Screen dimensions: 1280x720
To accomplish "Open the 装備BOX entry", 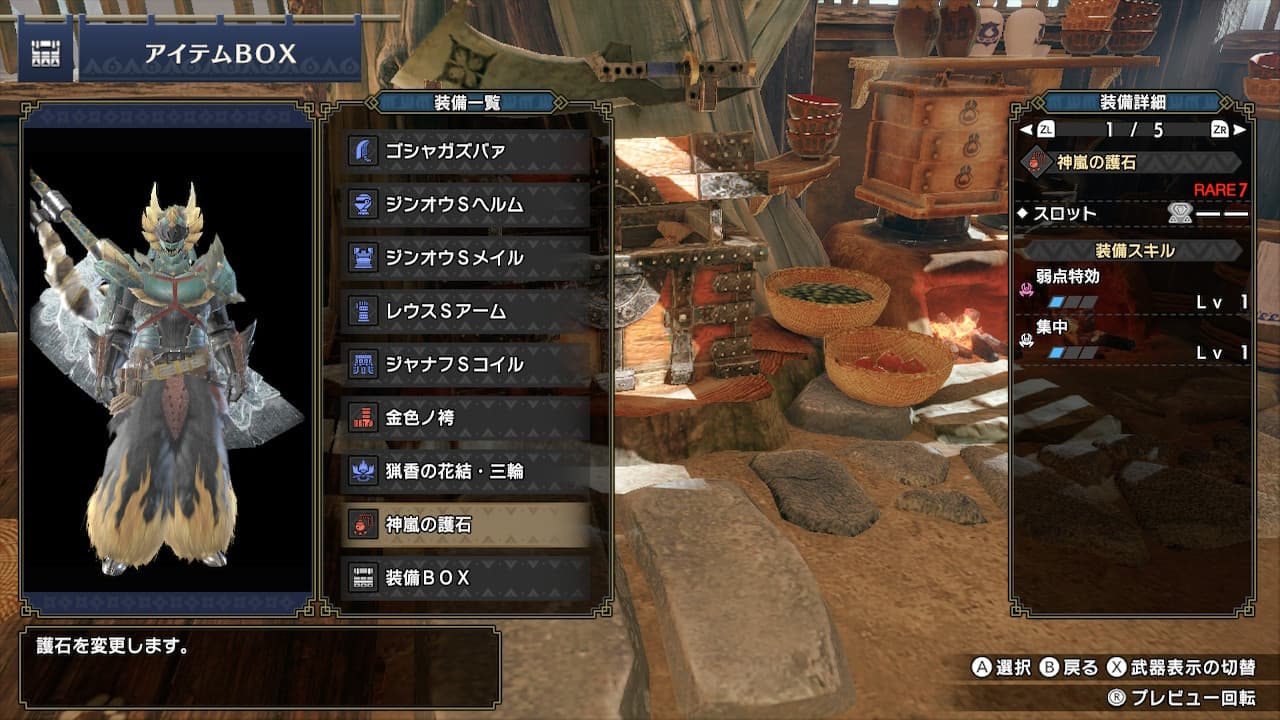I will 467,578.
